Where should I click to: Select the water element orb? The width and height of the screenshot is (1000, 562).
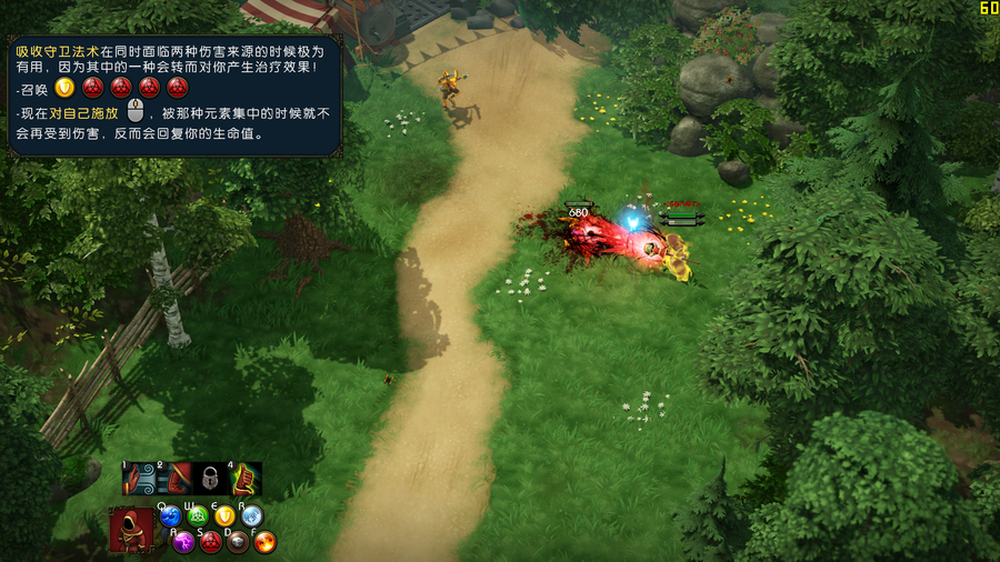coord(170,517)
